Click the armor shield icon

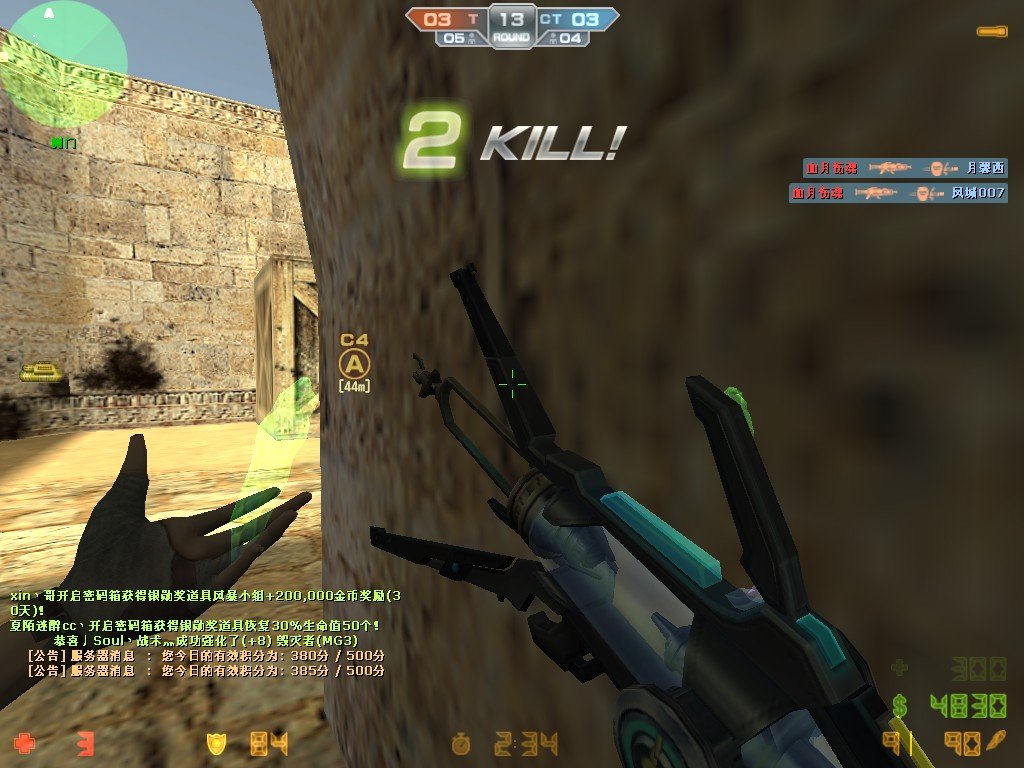click(x=216, y=743)
